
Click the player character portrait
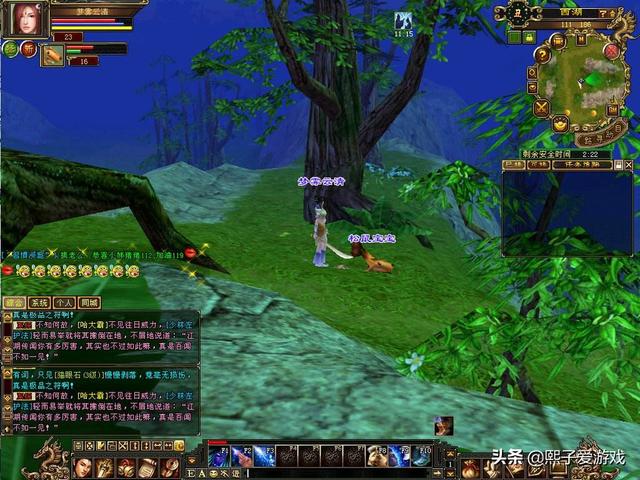[30, 17]
